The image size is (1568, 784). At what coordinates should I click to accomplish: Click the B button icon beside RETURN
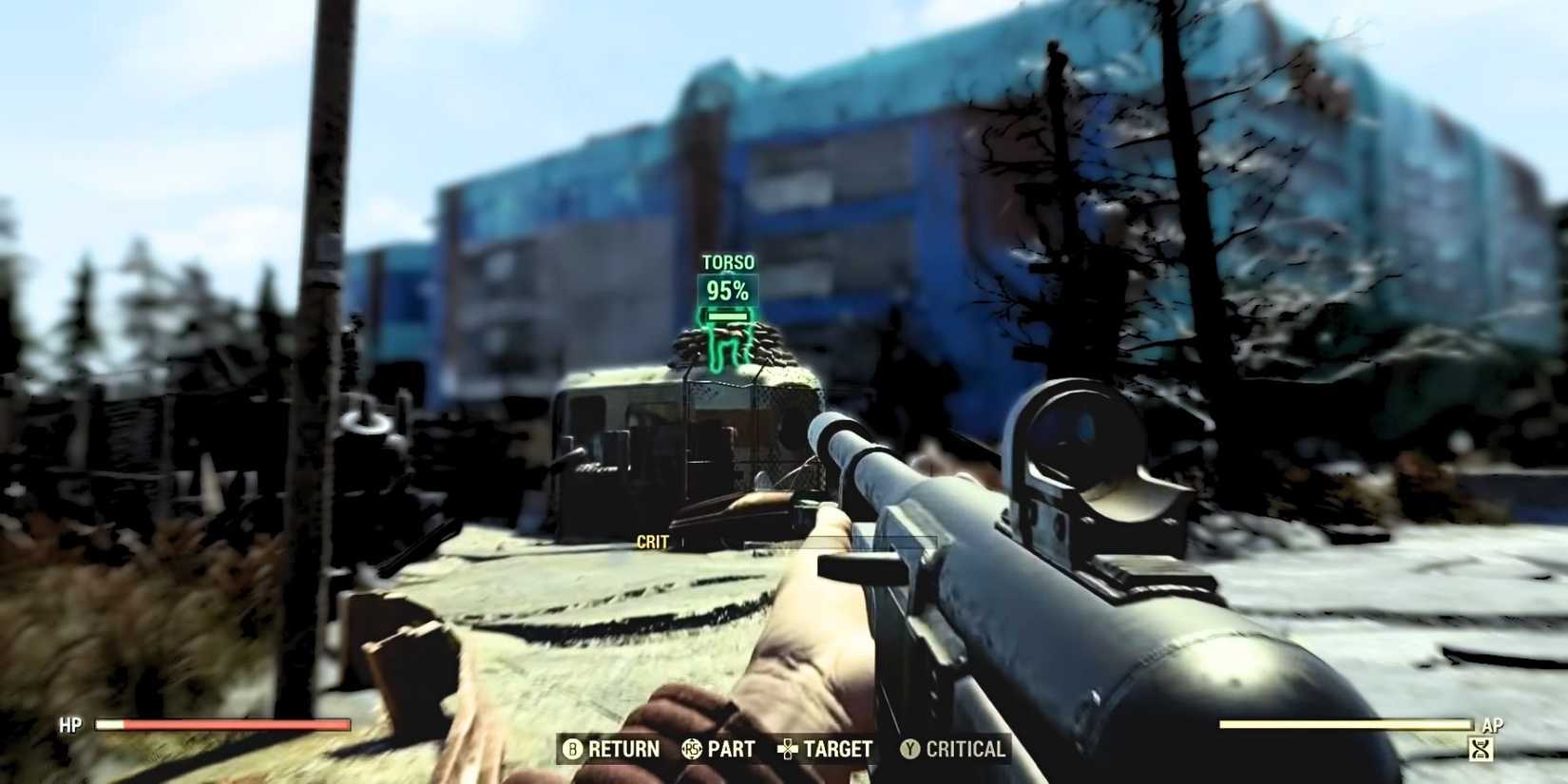[573, 750]
